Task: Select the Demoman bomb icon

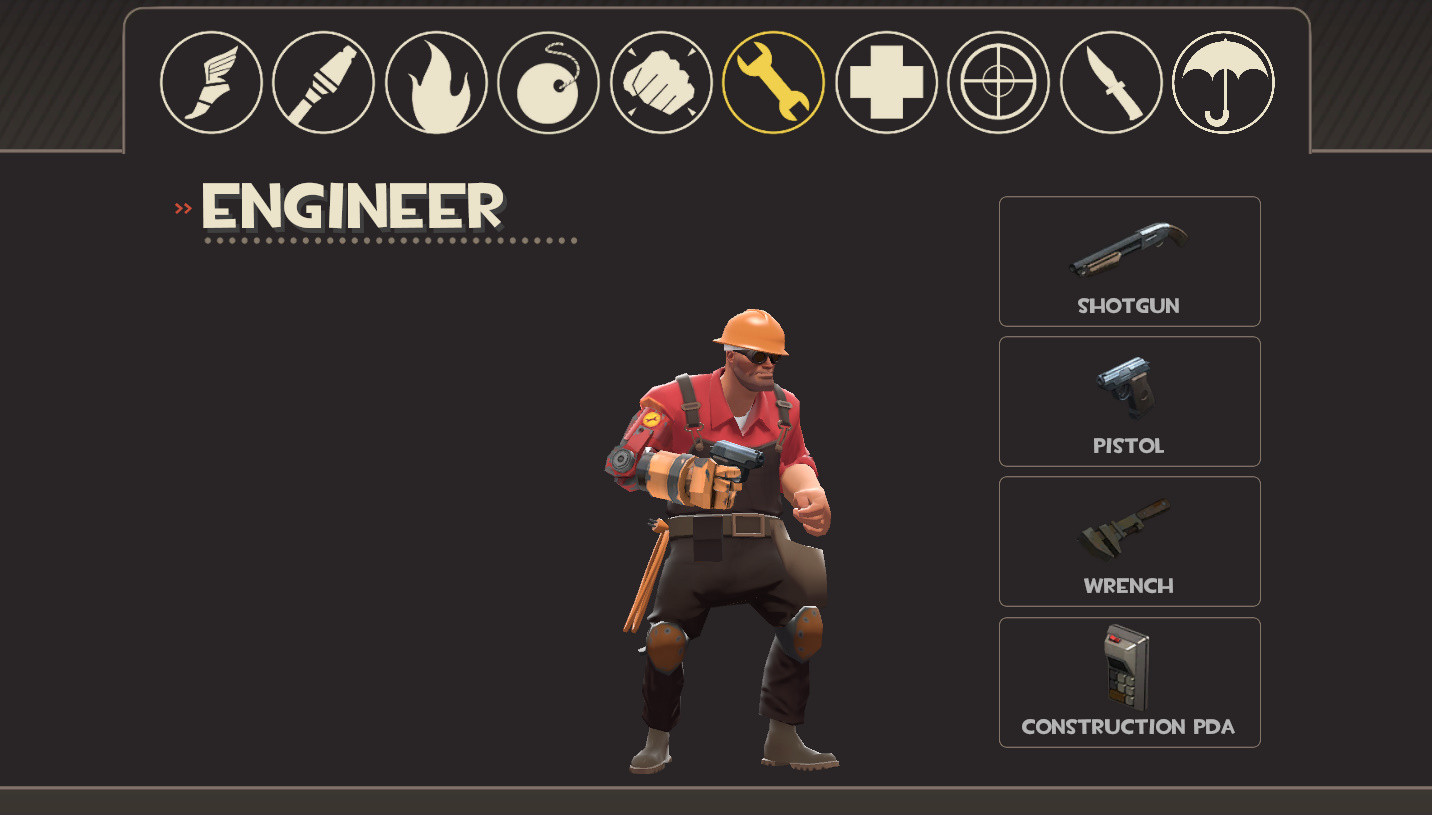Action: [x=547, y=81]
